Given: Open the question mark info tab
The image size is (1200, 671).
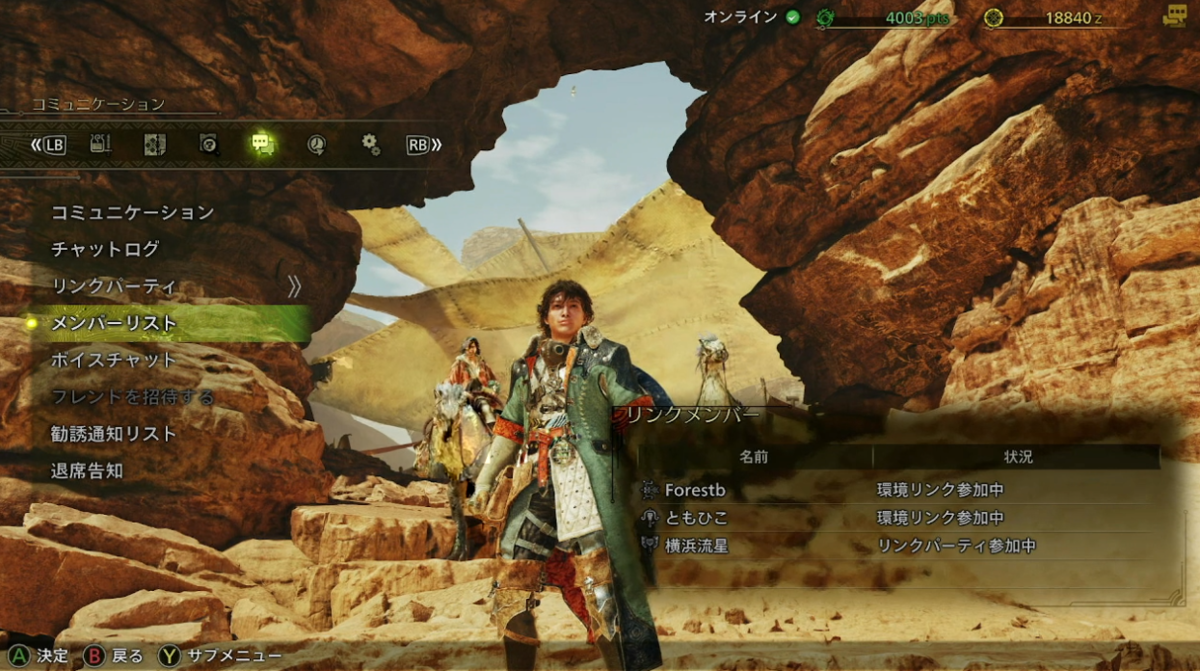Looking at the screenshot, I should tap(208, 144).
